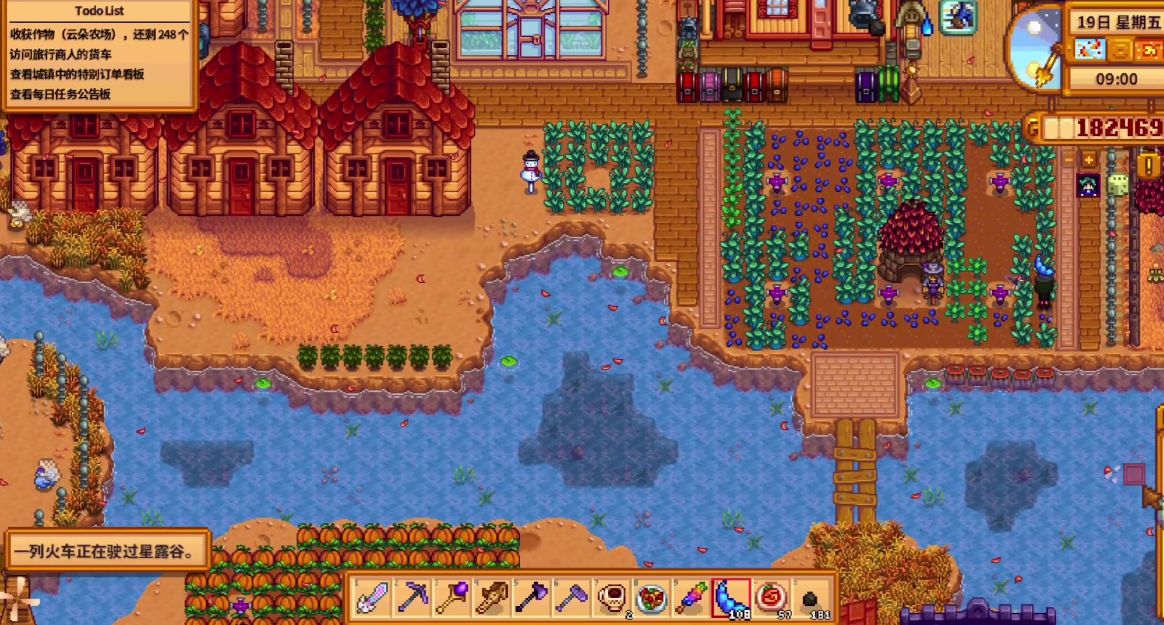
Task: Select the purple axe slot
Action: (531, 598)
